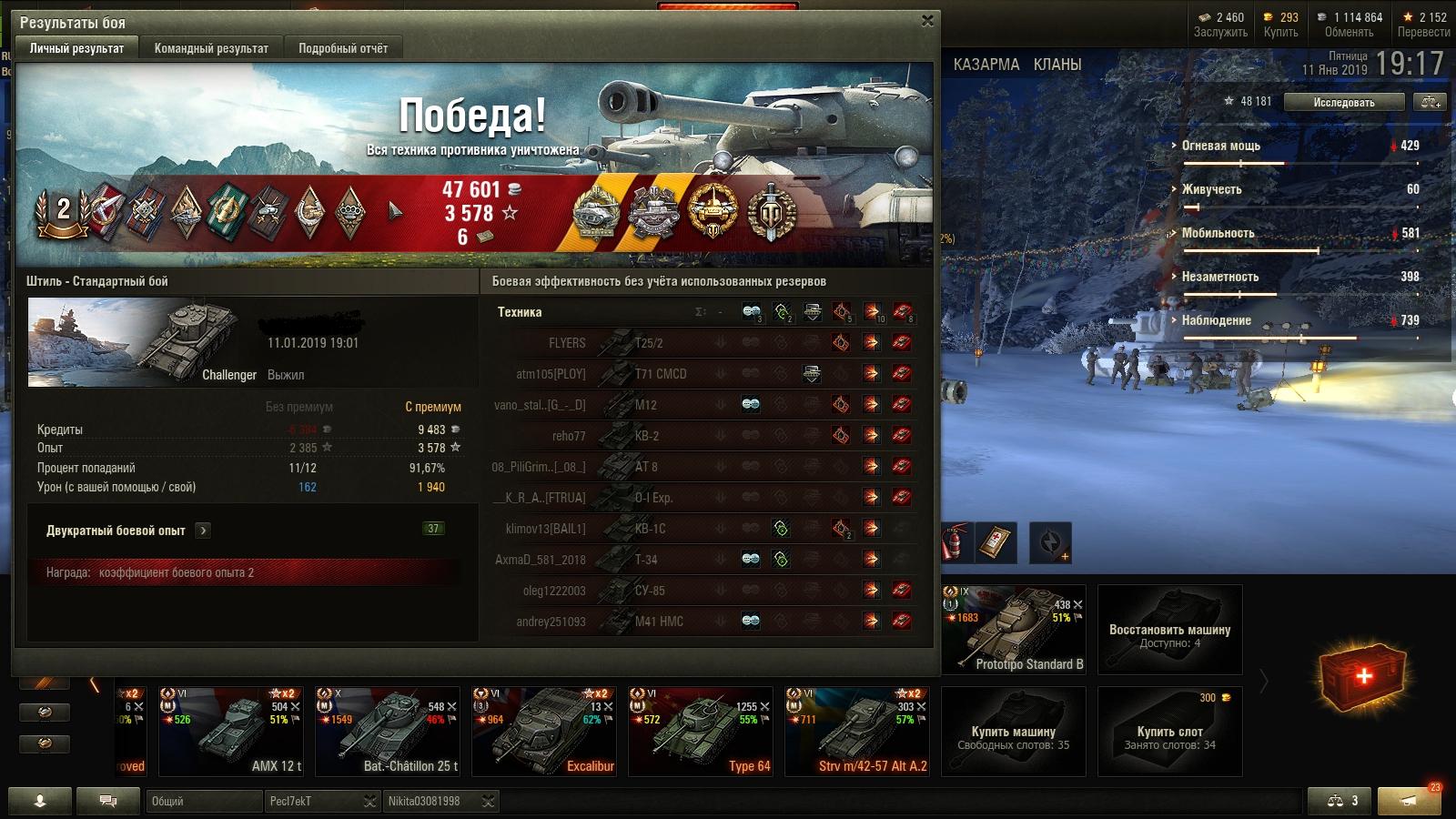Click the scales balance icon near chat bar

click(1334, 801)
